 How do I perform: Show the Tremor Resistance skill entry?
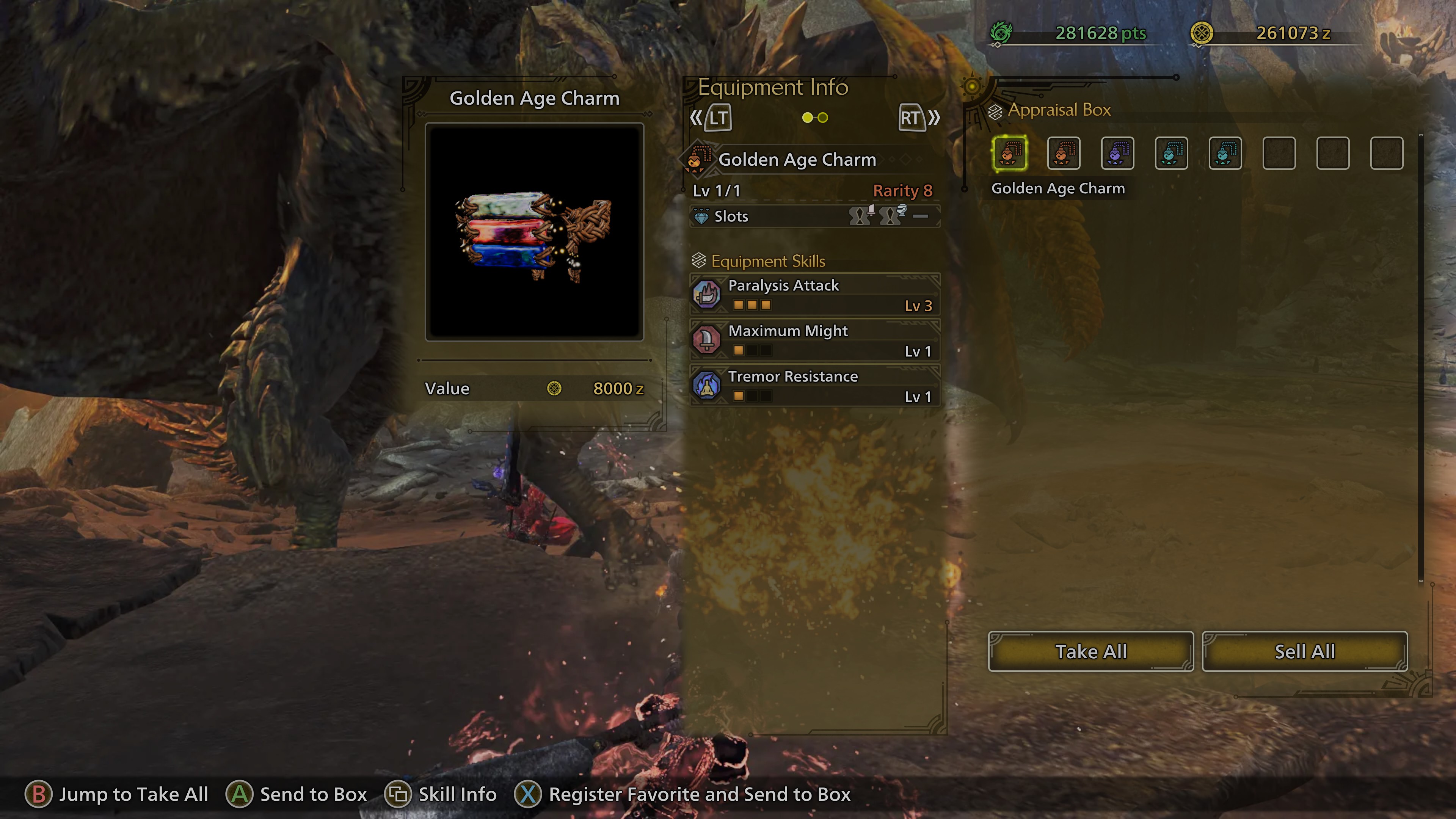[814, 386]
